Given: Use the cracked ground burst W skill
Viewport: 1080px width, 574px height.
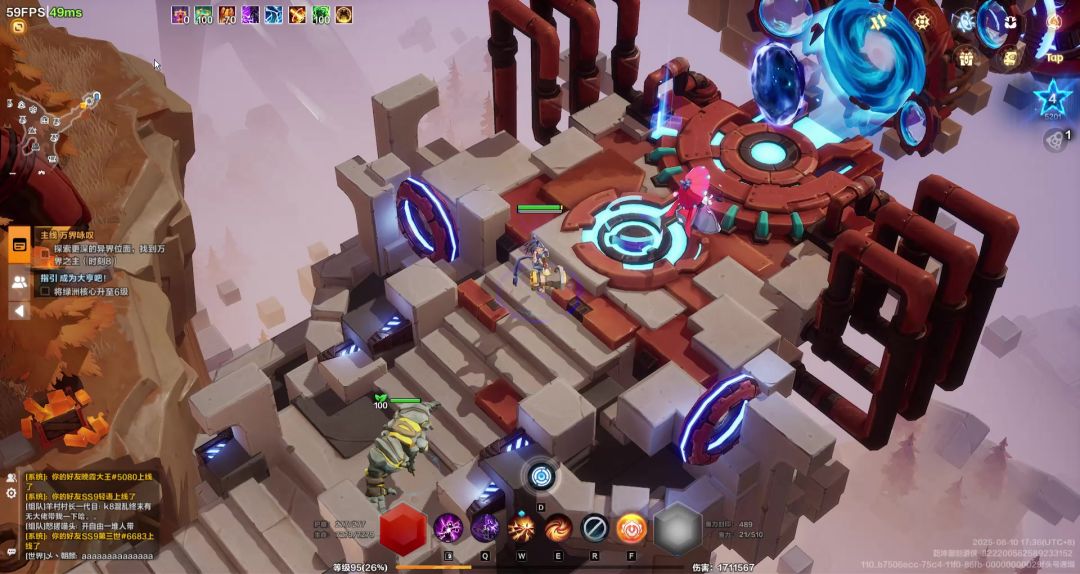Looking at the screenshot, I should pos(521,527).
